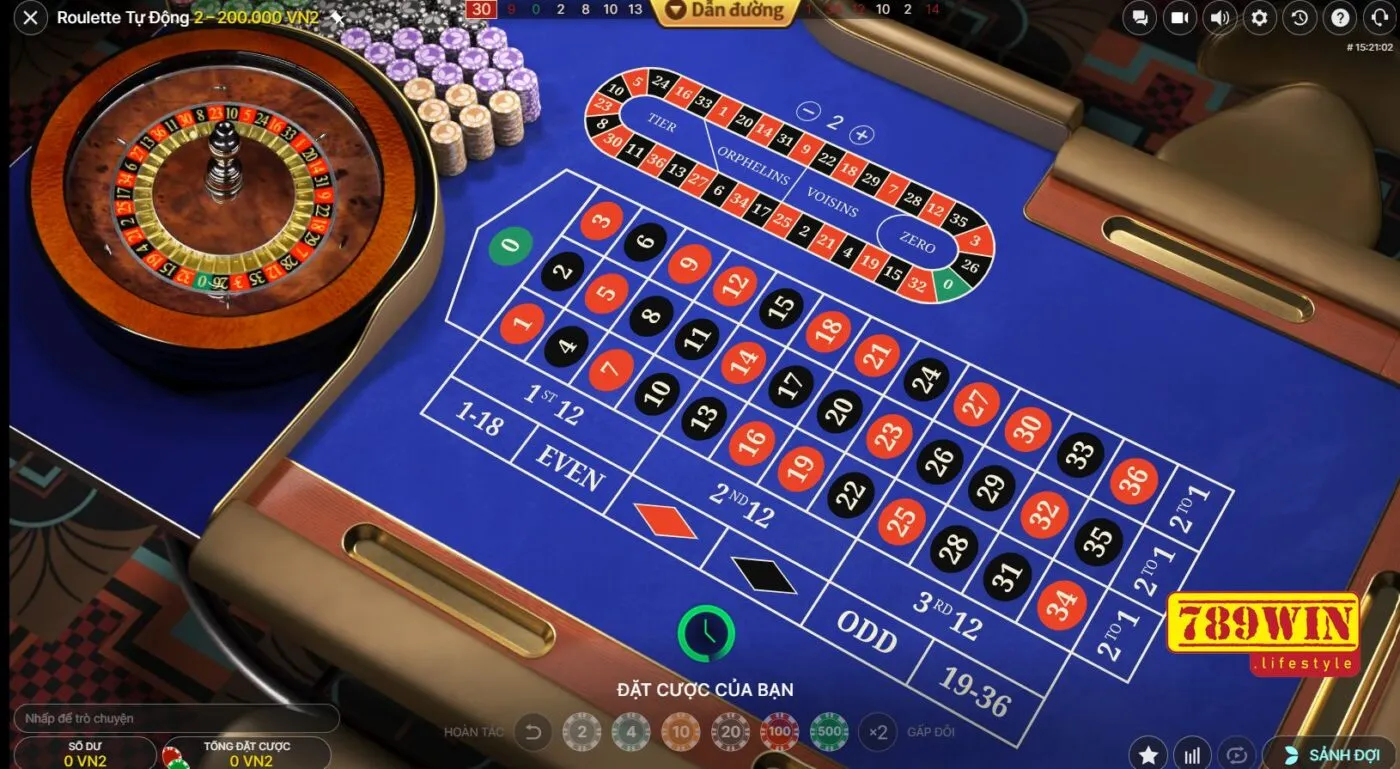Contact live support via headset icon
The height and width of the screenshot is (769, 1400).
tap(1379, 17)
